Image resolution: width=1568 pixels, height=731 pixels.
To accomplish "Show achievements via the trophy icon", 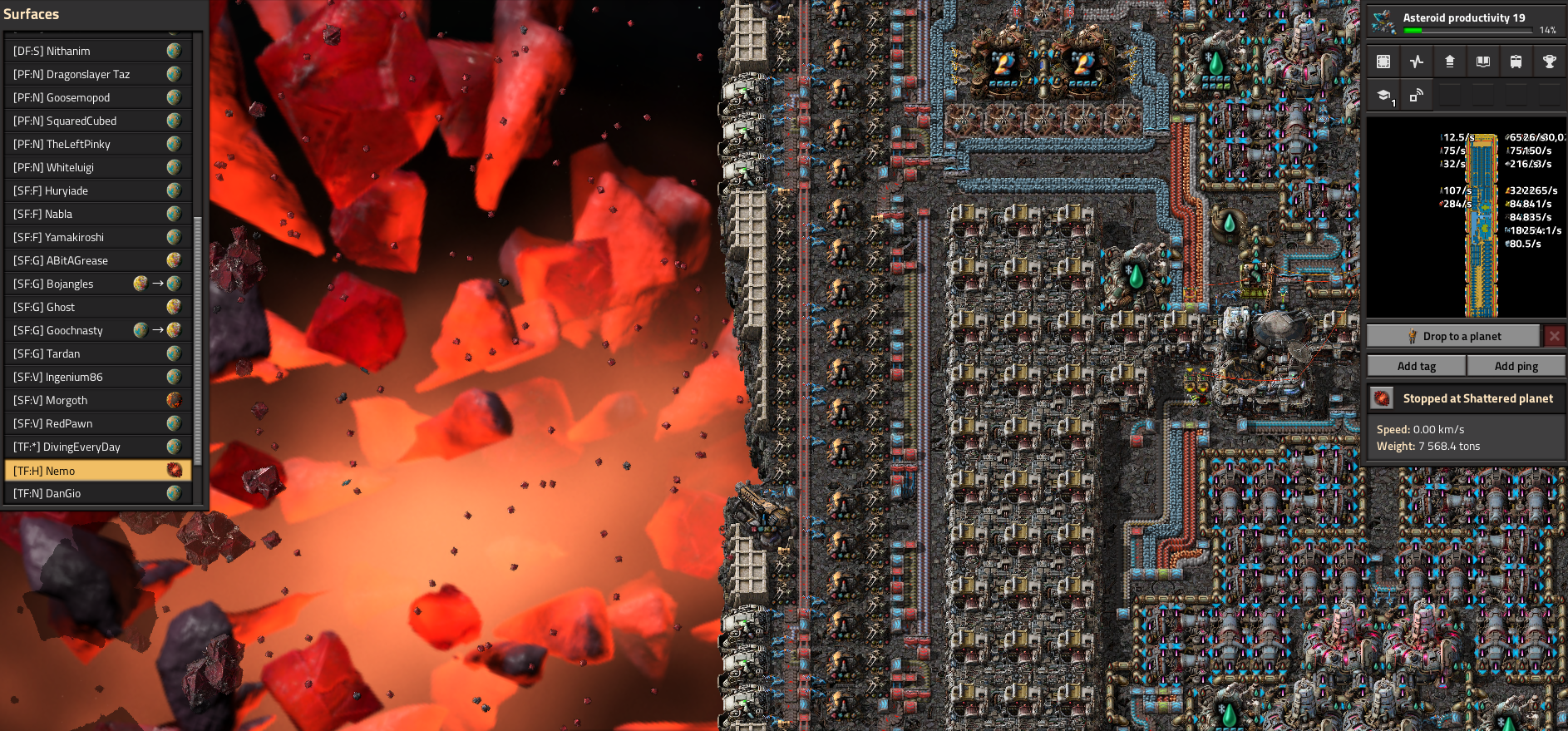I will pyautogui.click(x=1549, y=62).
